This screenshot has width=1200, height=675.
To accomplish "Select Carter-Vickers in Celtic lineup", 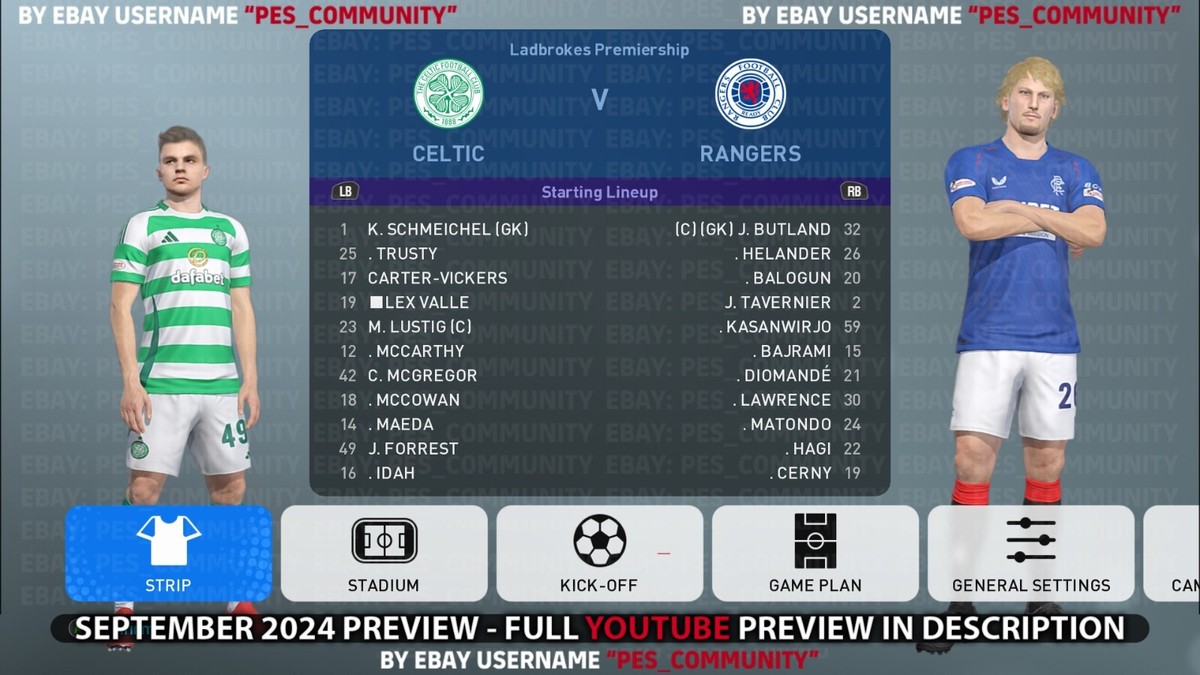I will pyautogui.click(x=437, y=278).
